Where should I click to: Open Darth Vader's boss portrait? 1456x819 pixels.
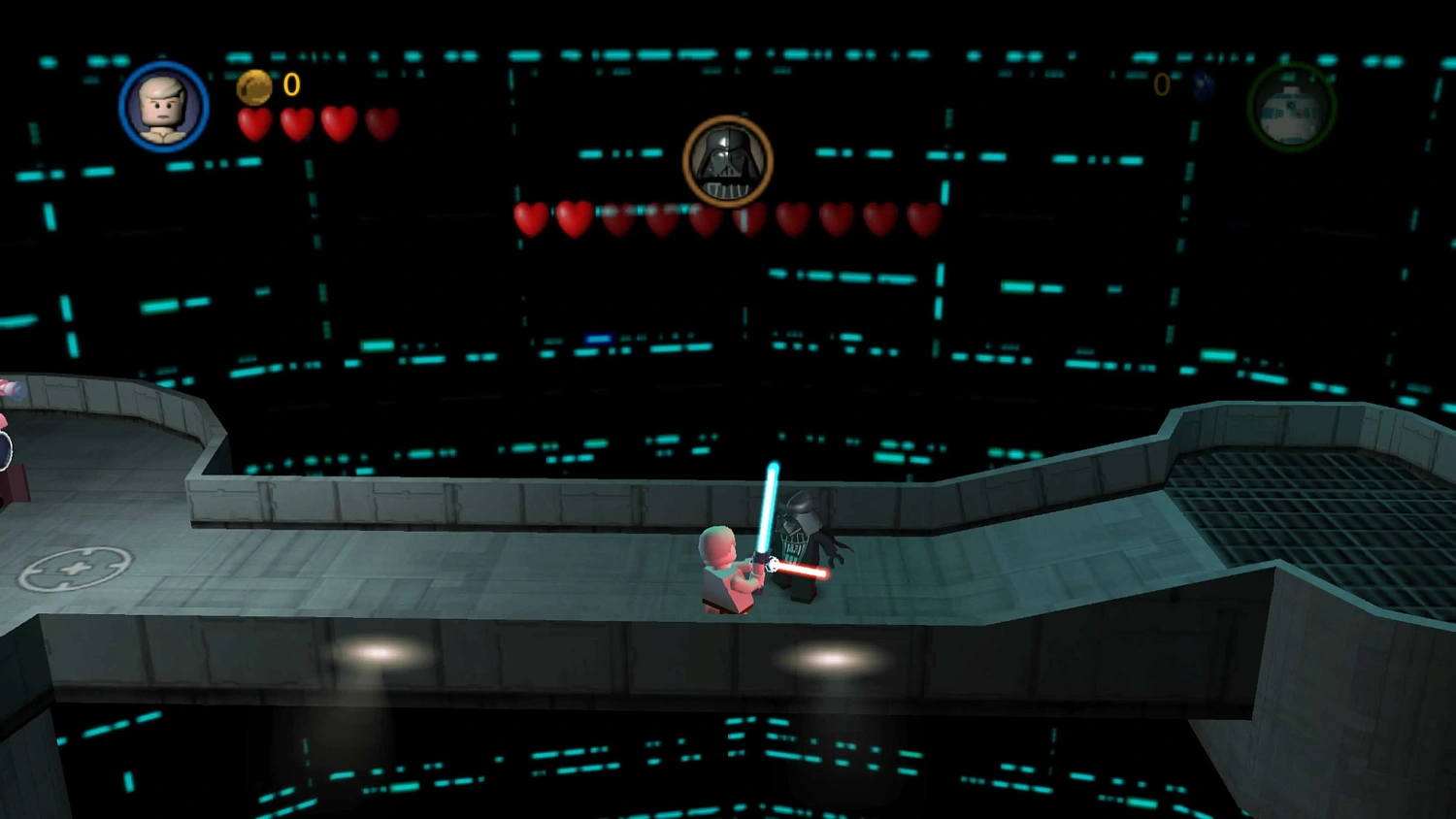(x=728, y=160)
